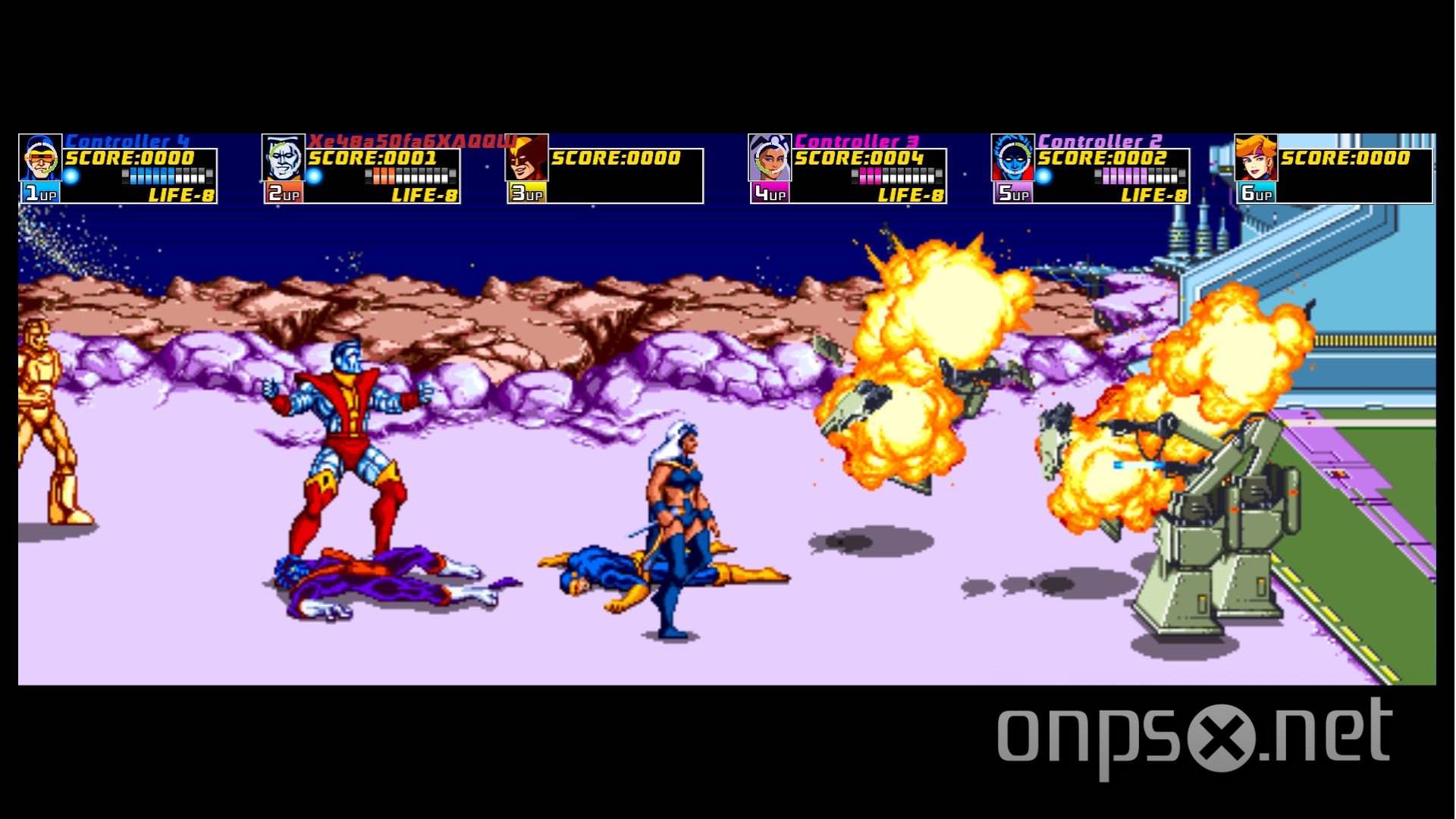Select the Cyclops character portrait icon

click(42, 159)
